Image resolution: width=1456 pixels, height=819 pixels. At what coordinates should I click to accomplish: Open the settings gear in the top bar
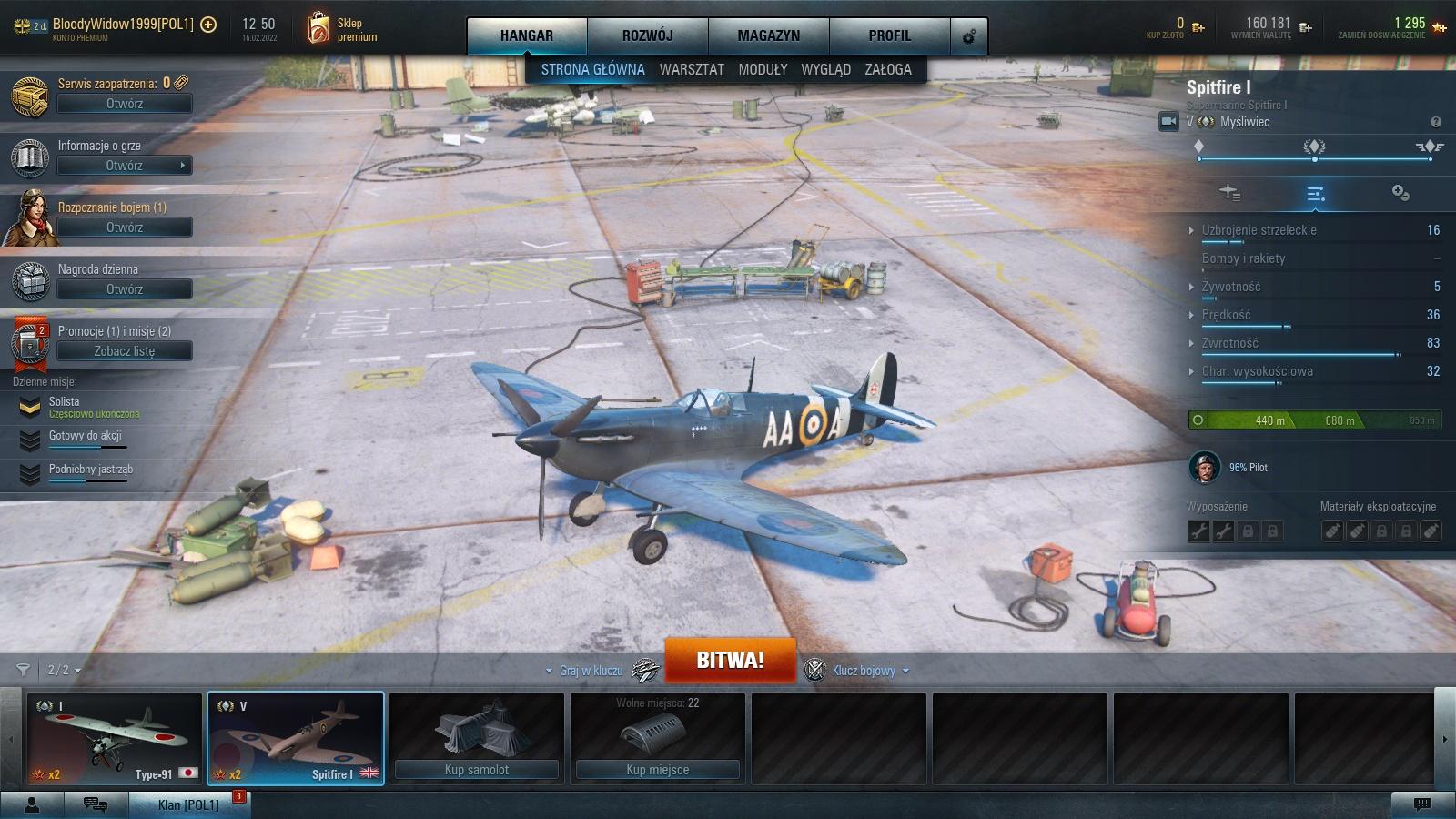968,36
